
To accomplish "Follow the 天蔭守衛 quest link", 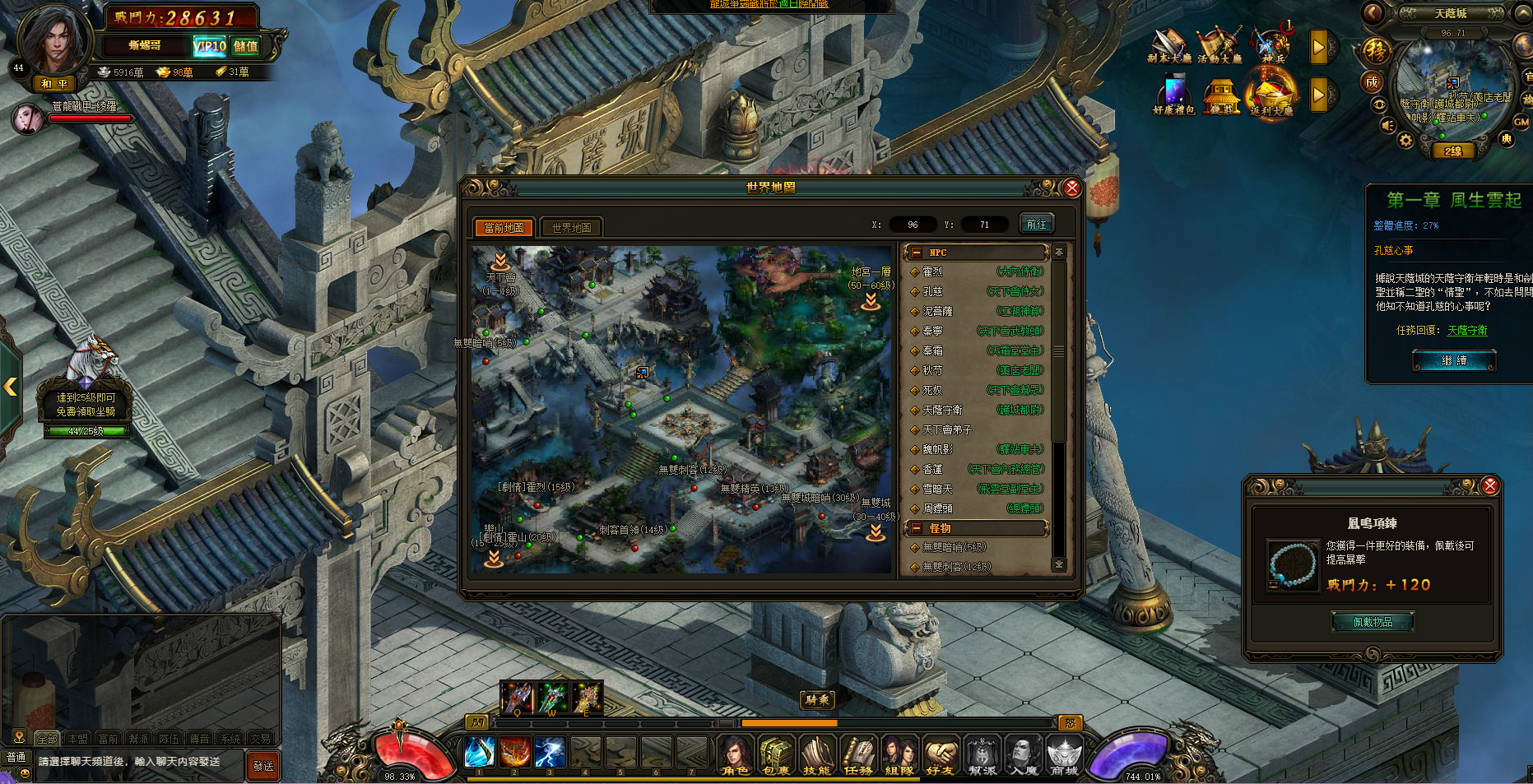I will [x=1466, y=330].
